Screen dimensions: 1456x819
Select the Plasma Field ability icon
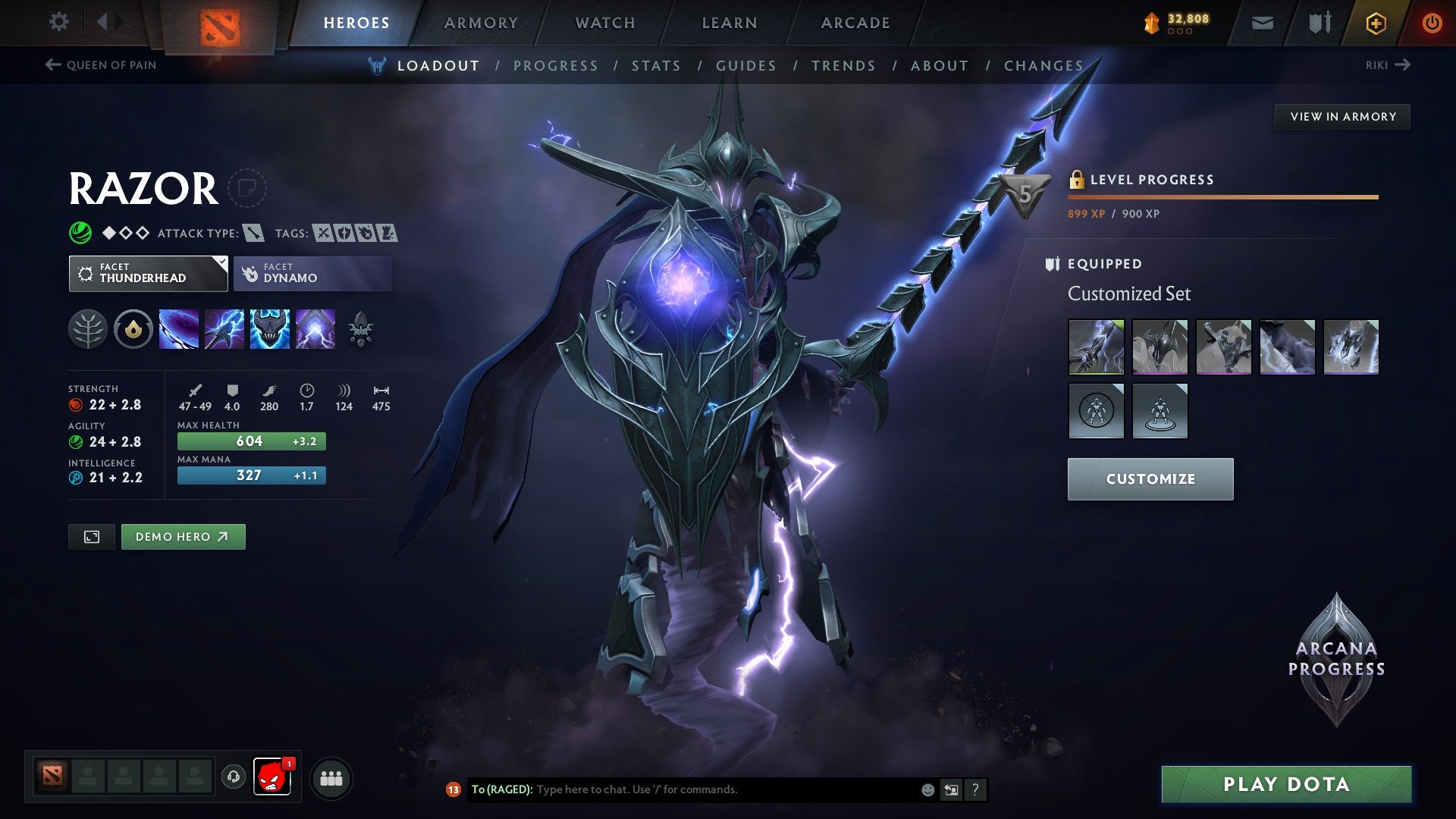tap(178, 329)
